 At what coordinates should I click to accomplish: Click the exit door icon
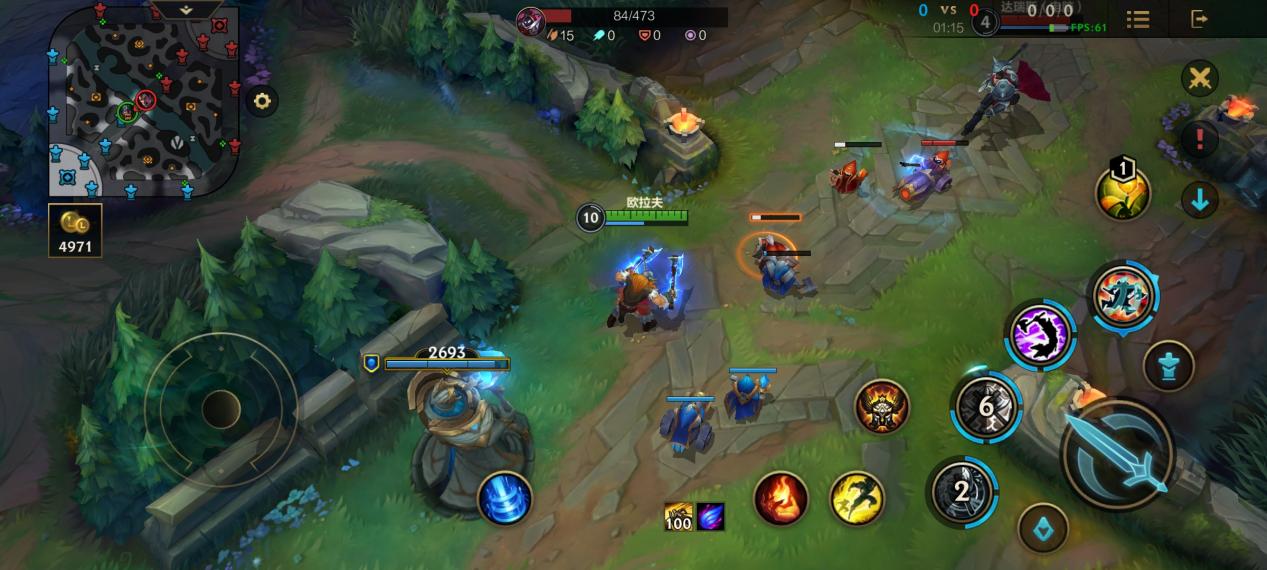tap(1199, 19)
